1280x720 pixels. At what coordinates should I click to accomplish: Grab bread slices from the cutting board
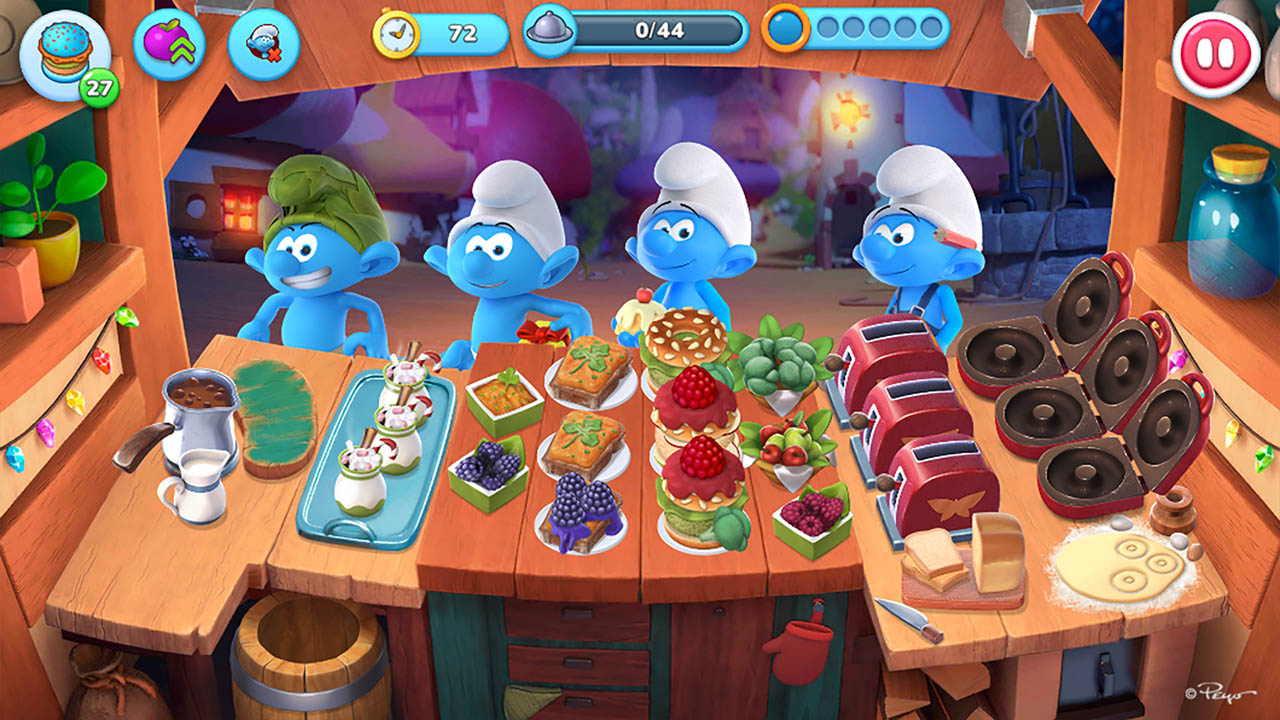[934, 562]
